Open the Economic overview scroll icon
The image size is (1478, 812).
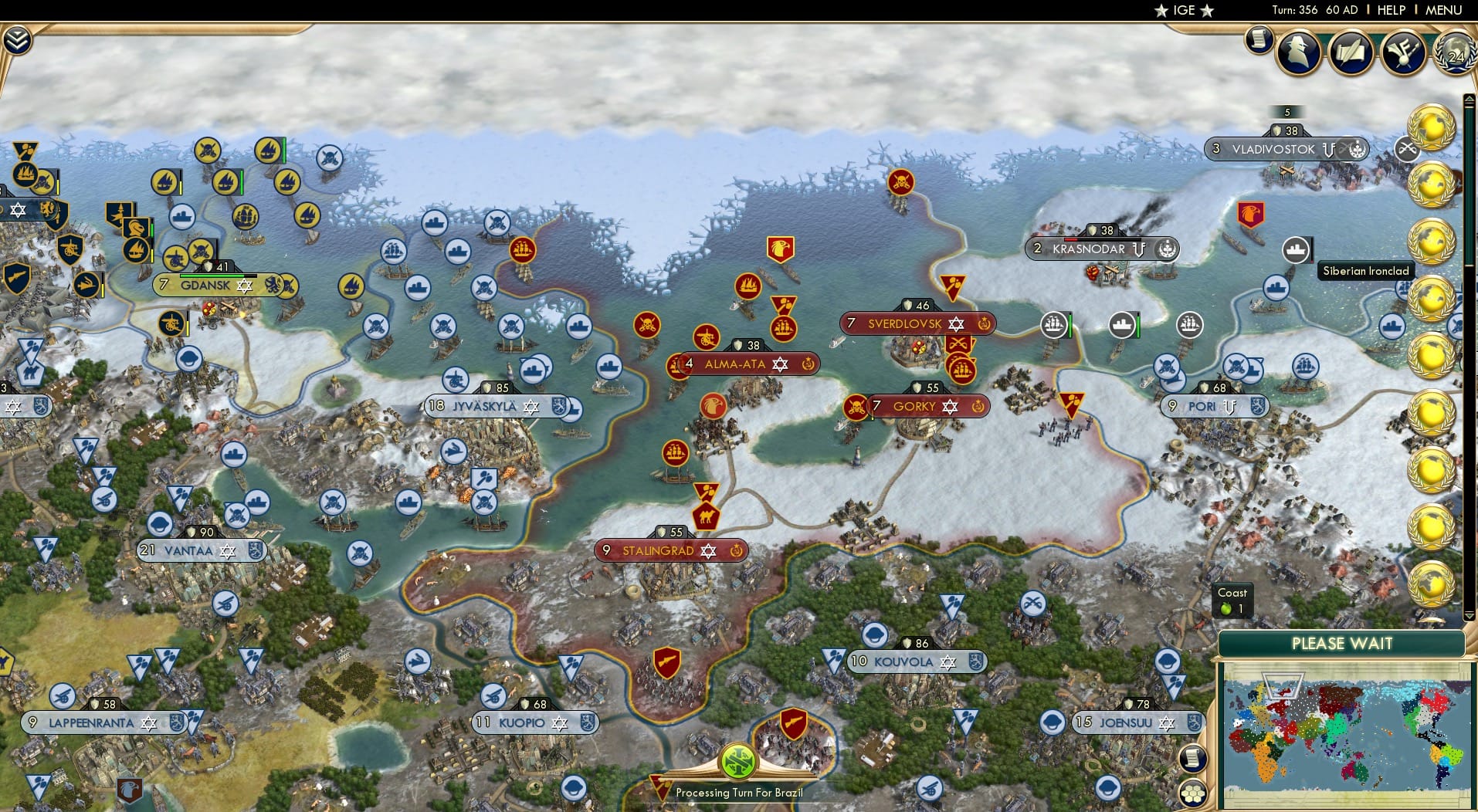tap(1259, 39)
